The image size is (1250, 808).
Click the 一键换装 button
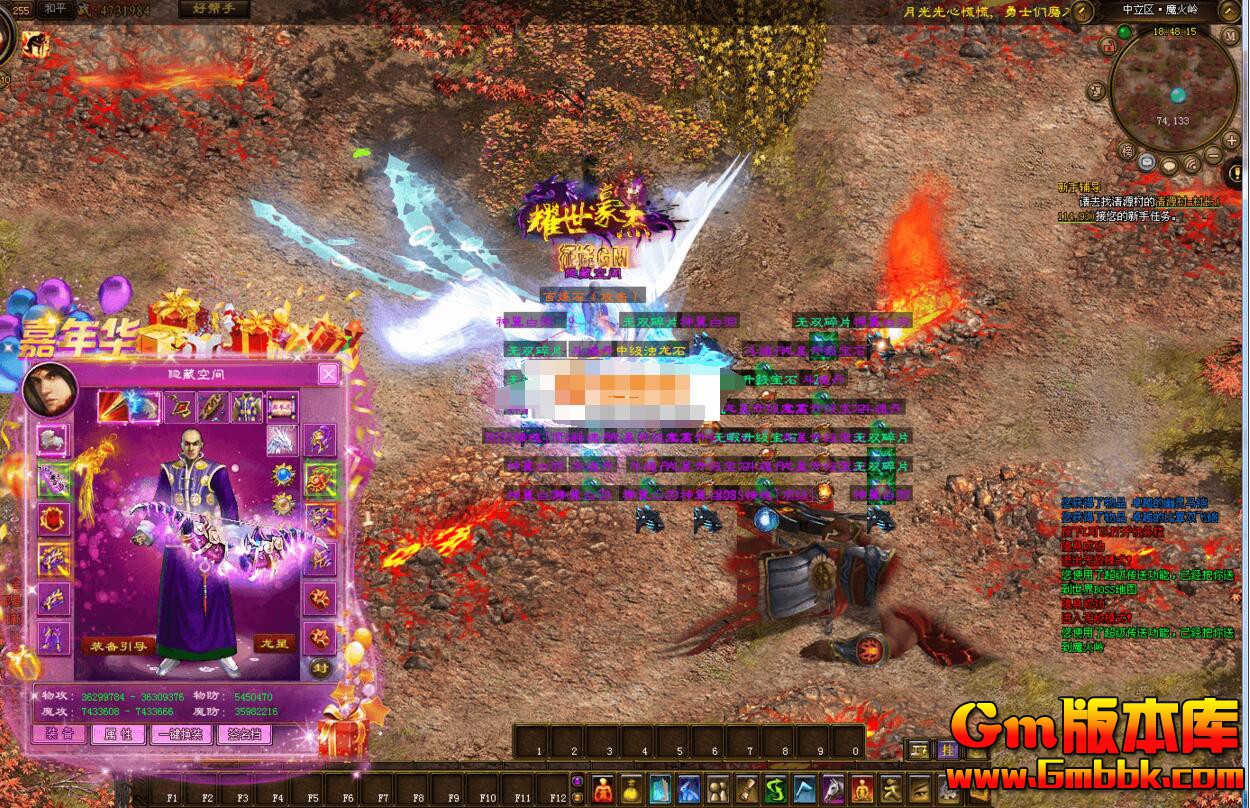tap(181, 734)
